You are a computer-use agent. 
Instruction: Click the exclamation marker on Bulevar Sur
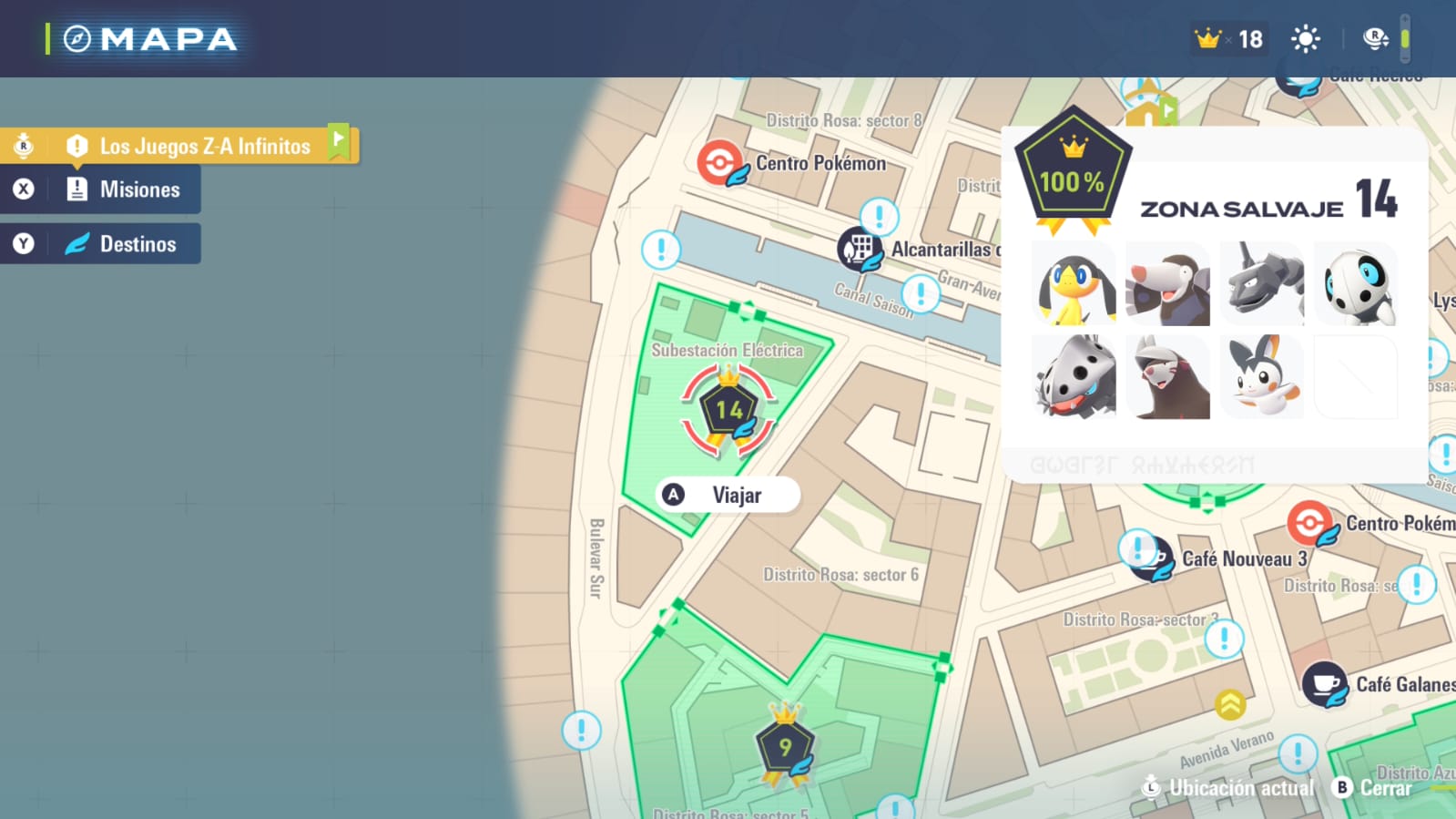coord(581,731)
